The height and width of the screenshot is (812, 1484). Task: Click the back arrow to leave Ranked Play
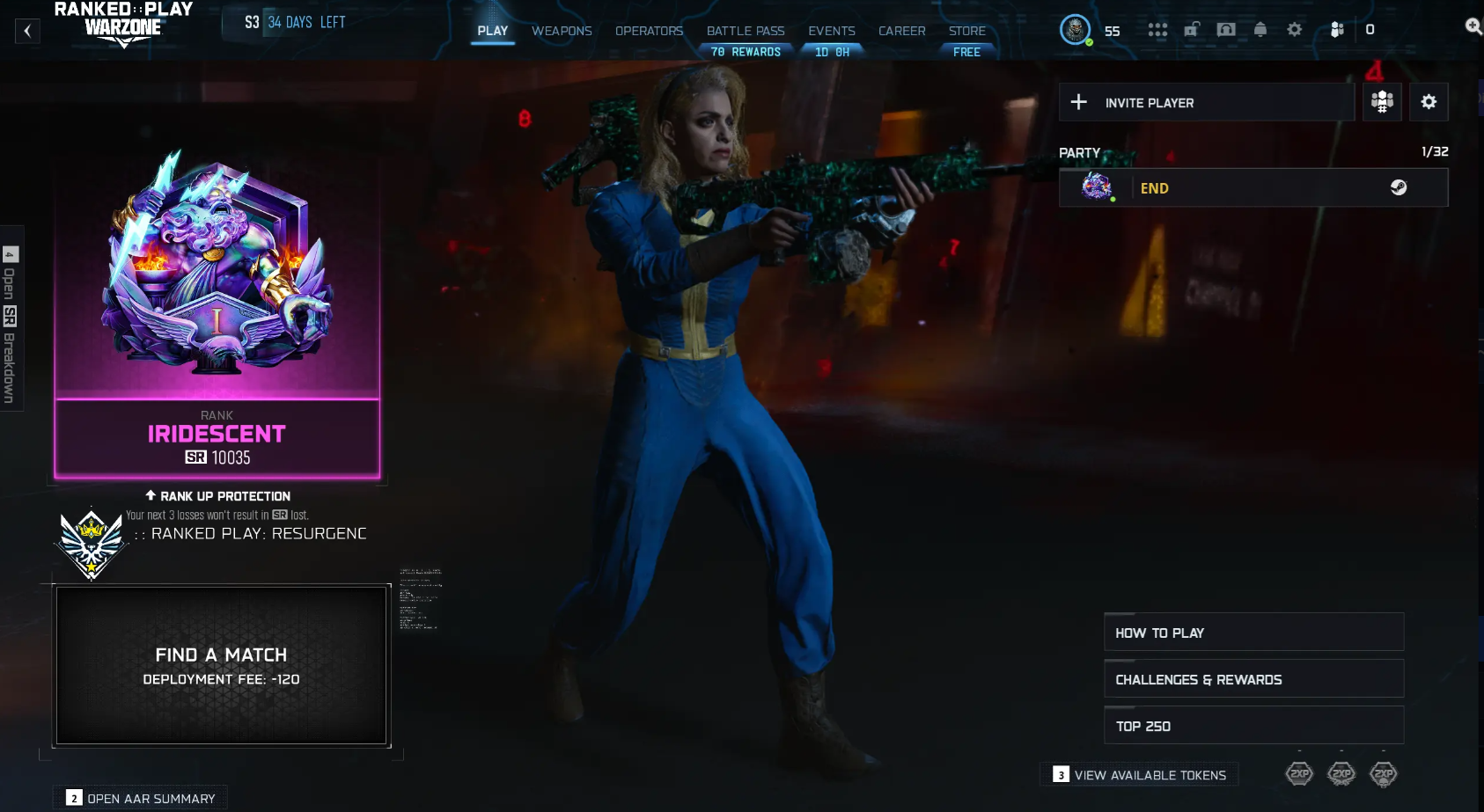click(x=26, y=30)
